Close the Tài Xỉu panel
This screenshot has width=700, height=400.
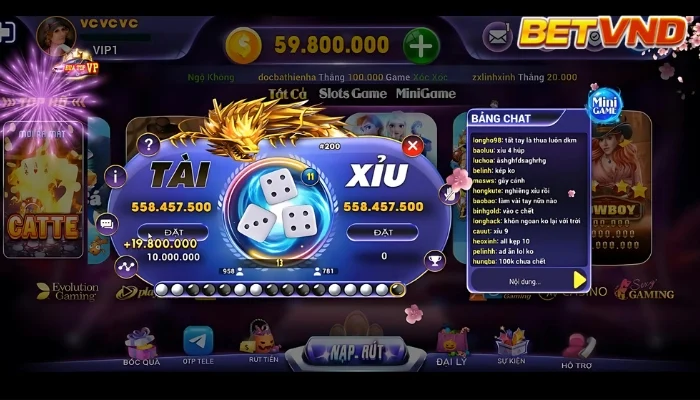pos(410,146)
